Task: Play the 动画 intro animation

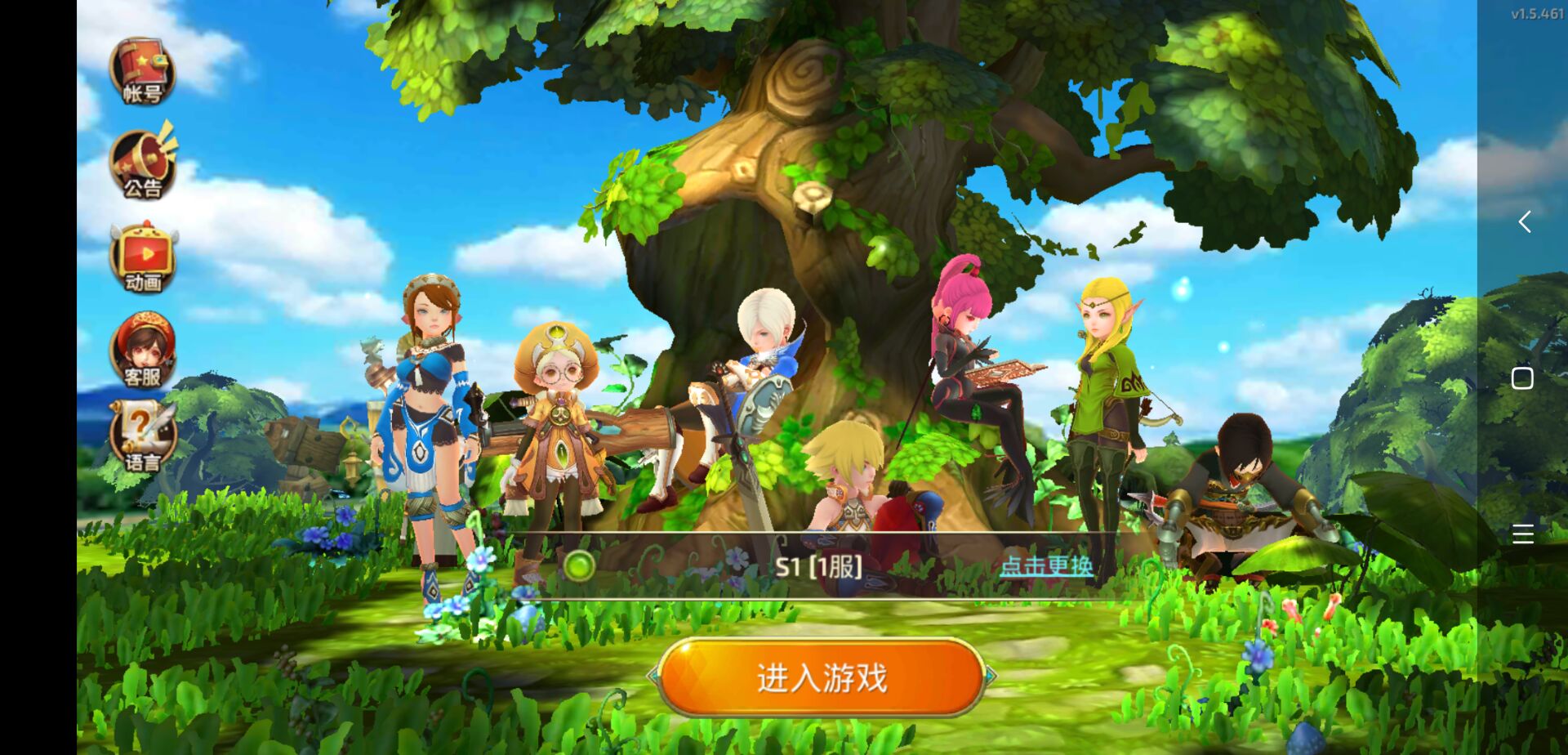Action: (x=143, y=258)
